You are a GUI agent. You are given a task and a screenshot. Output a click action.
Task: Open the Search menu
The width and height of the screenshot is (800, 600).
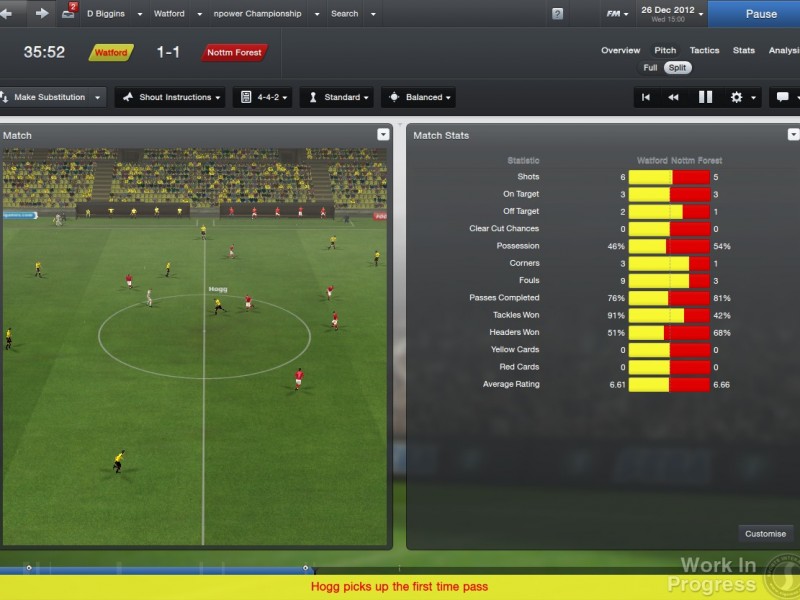click(352, 14)
